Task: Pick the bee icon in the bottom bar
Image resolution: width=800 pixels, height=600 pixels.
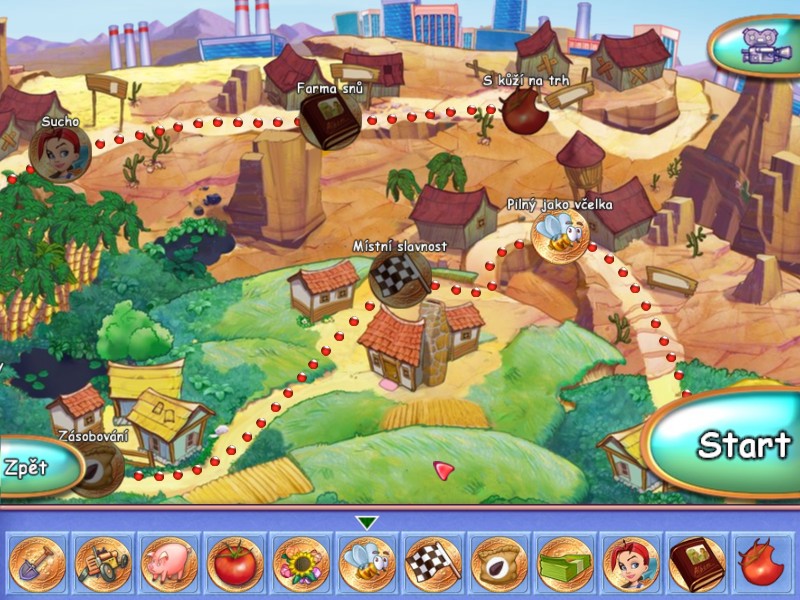Action: (x=367, y=561)
